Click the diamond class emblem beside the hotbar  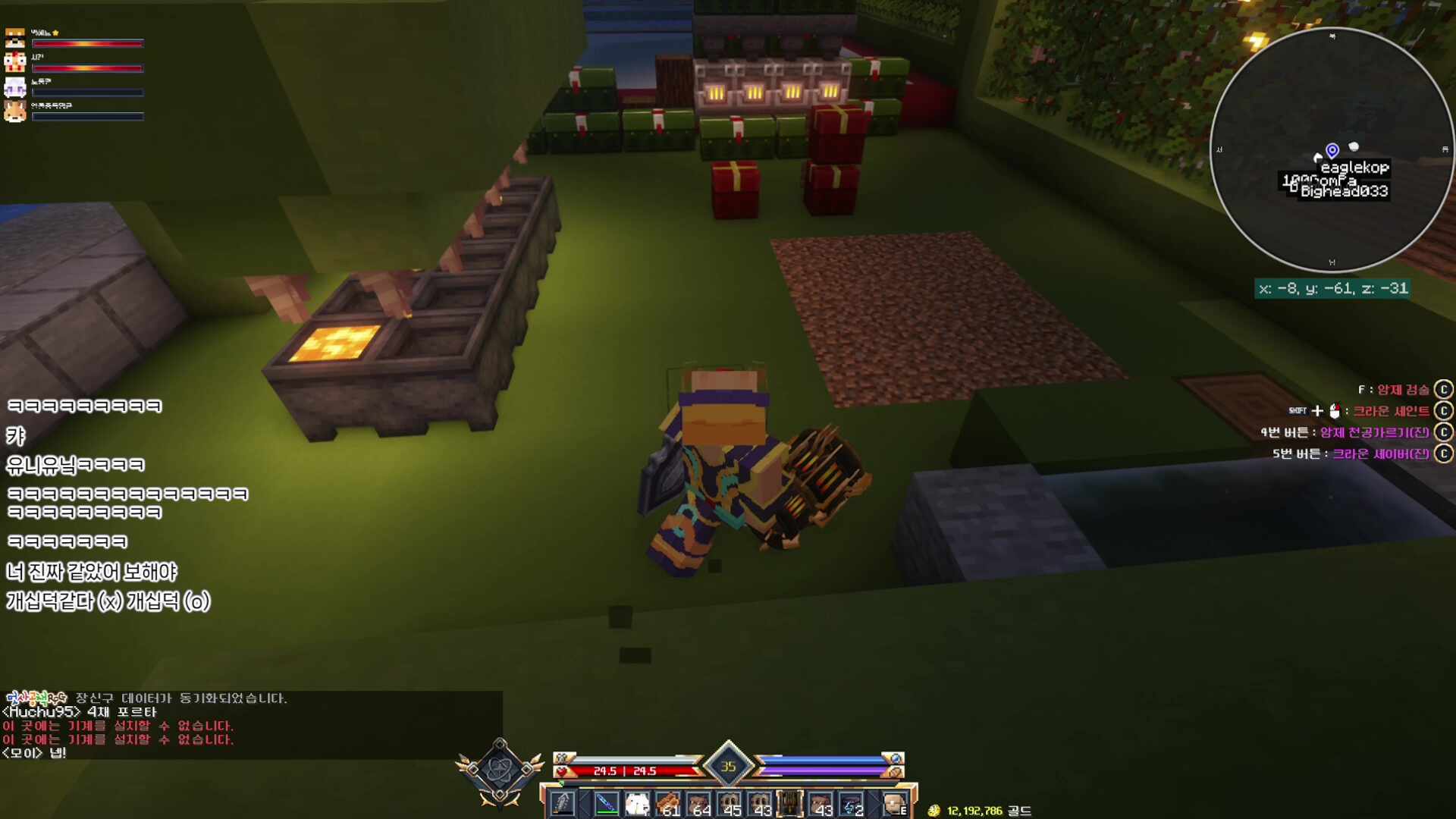click(500, 771)
